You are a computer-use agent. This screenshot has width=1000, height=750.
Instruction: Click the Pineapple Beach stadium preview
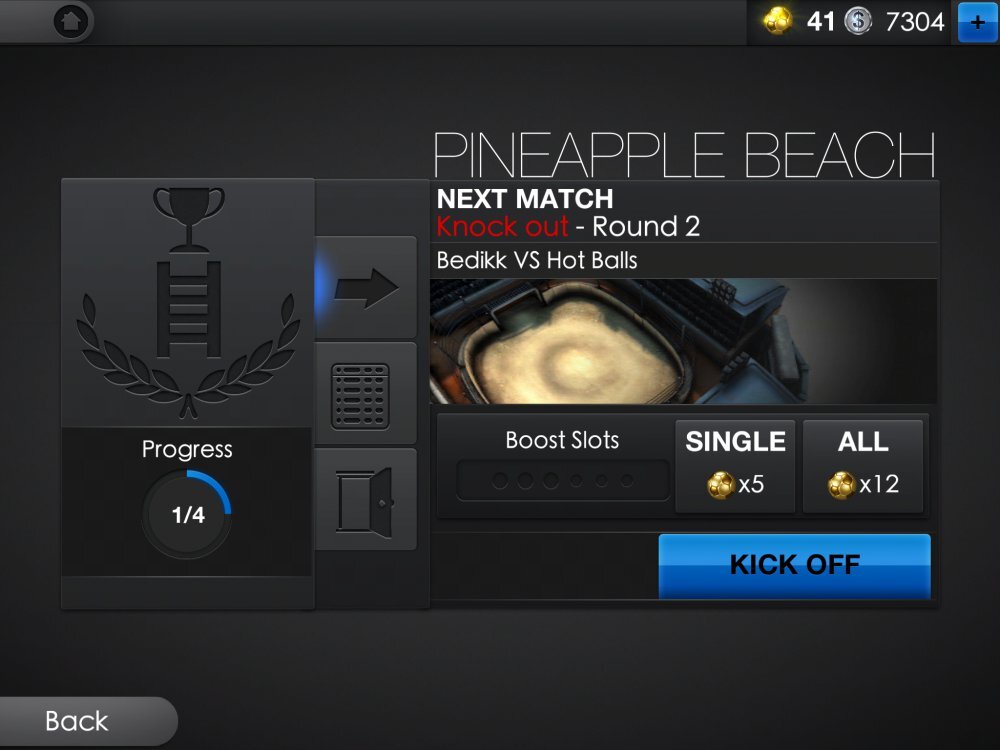pos(683,341)
